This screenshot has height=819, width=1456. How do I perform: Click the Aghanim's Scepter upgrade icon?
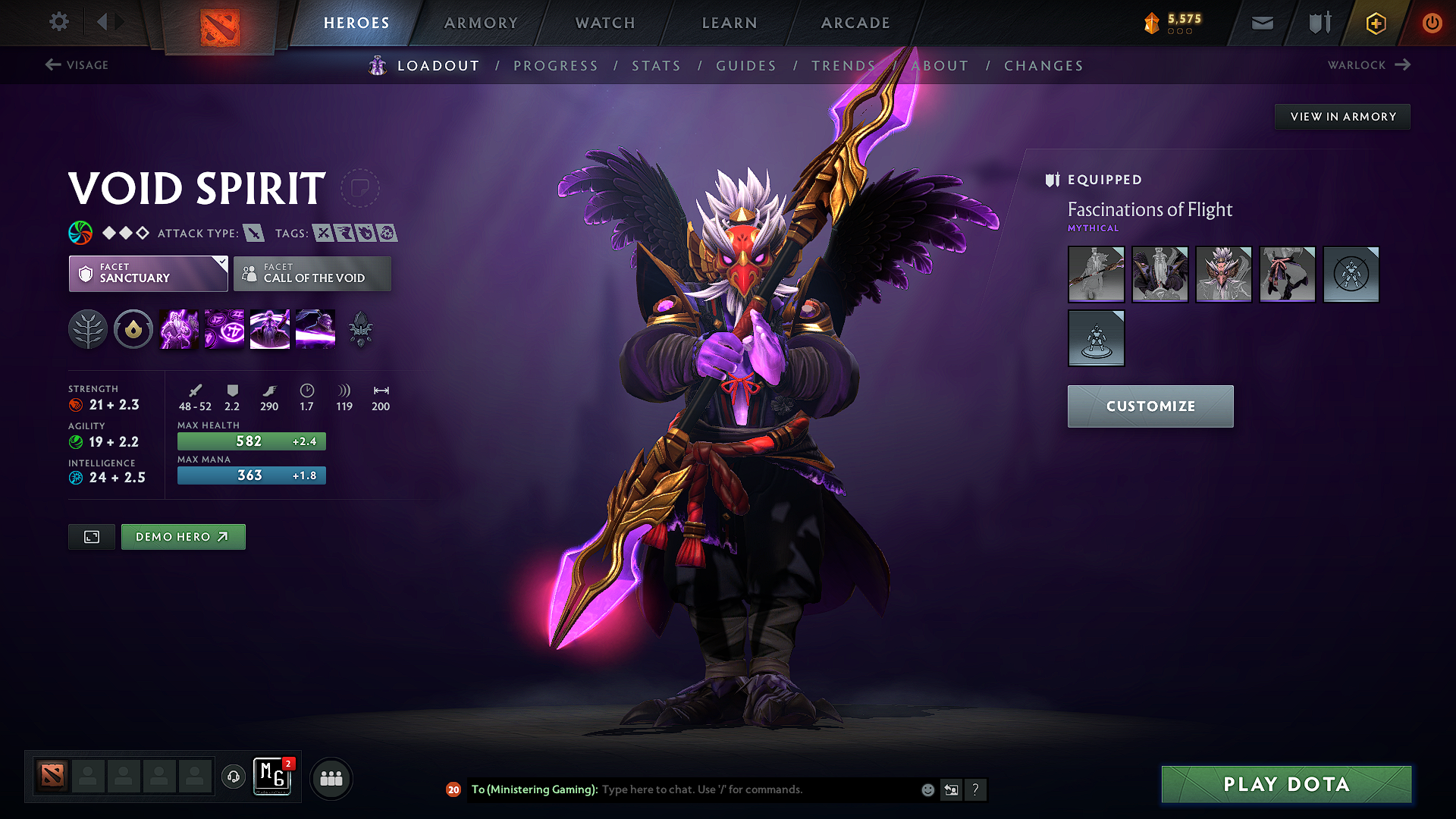click(x=359, y=328)
